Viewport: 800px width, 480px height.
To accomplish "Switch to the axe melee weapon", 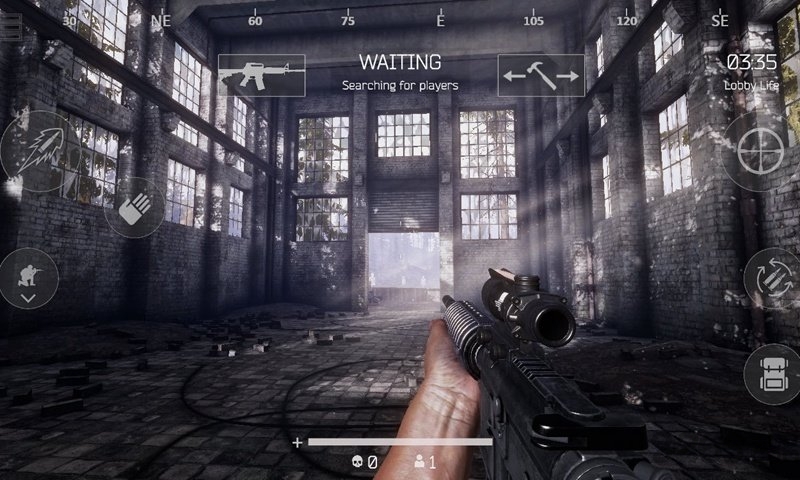I will [x=541, y=75].
